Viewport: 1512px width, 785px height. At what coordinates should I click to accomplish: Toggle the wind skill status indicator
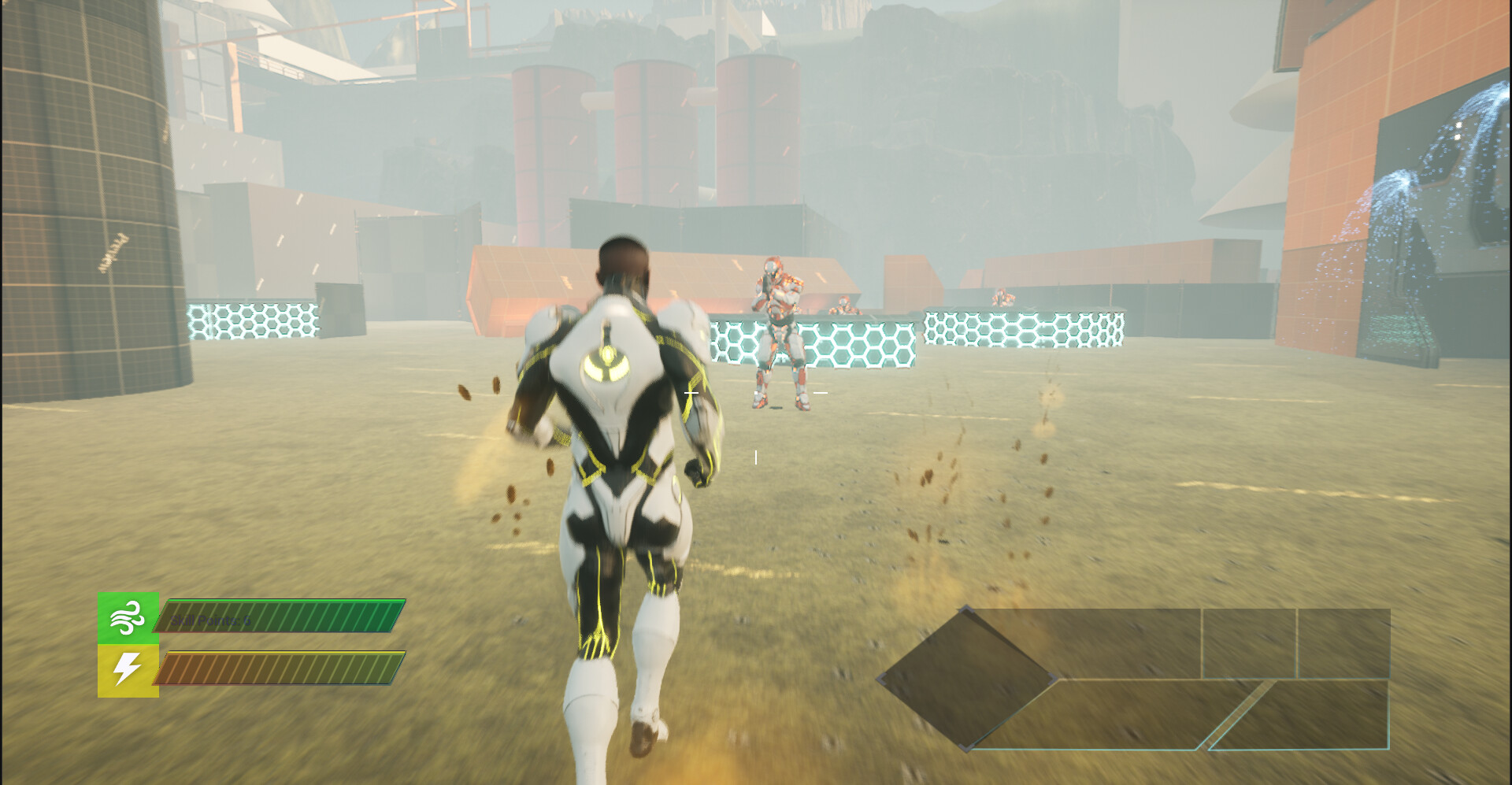(x=128, y=618)
